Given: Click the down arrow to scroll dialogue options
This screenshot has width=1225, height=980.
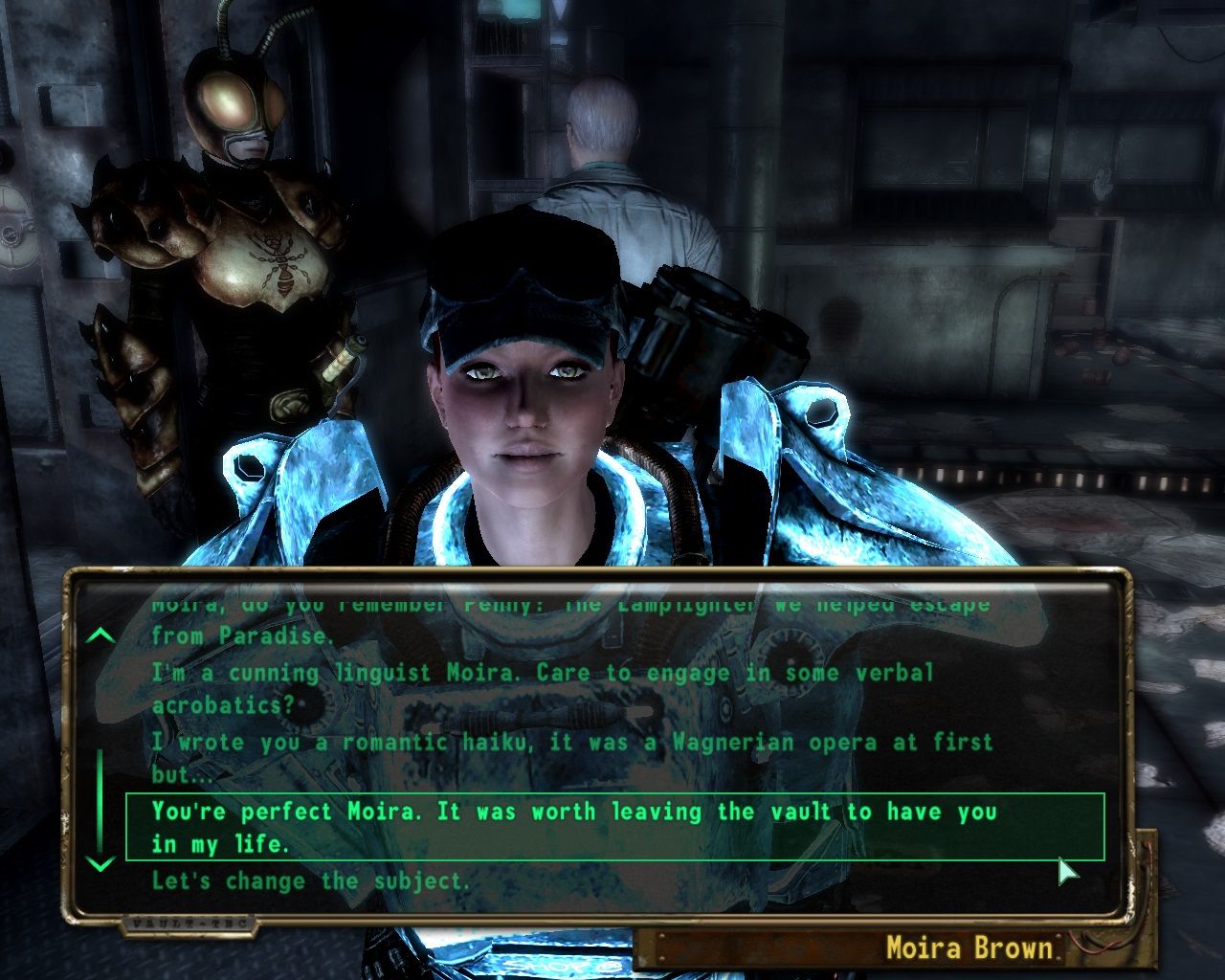Looking at the screenshot, I should (x=99, y=862).
